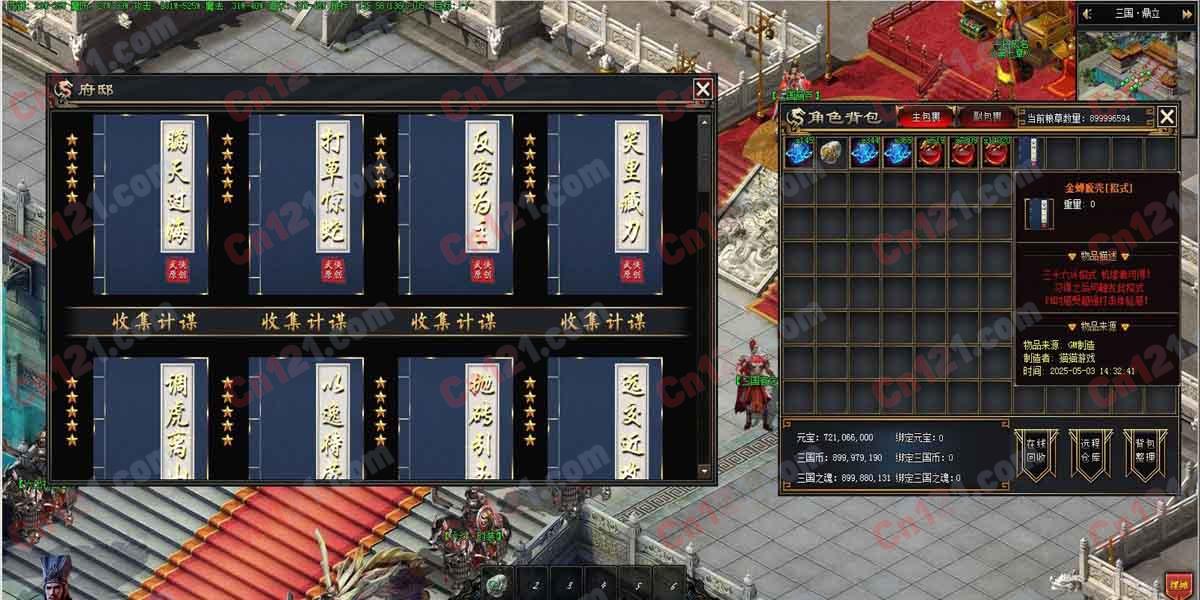Select the 瞒天过海 stratagem card
Screen dimensions: 1200x600
(x=150, y=203)
